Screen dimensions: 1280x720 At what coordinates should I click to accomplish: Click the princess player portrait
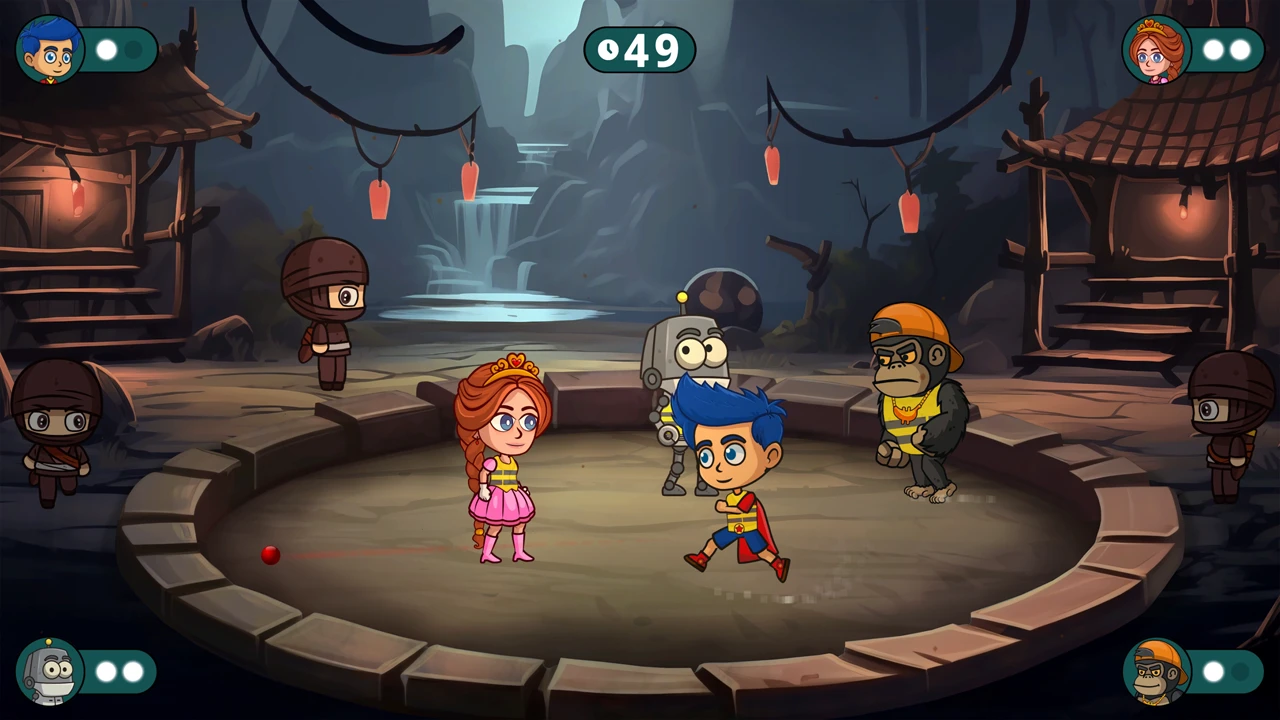tap(1156, 50)
